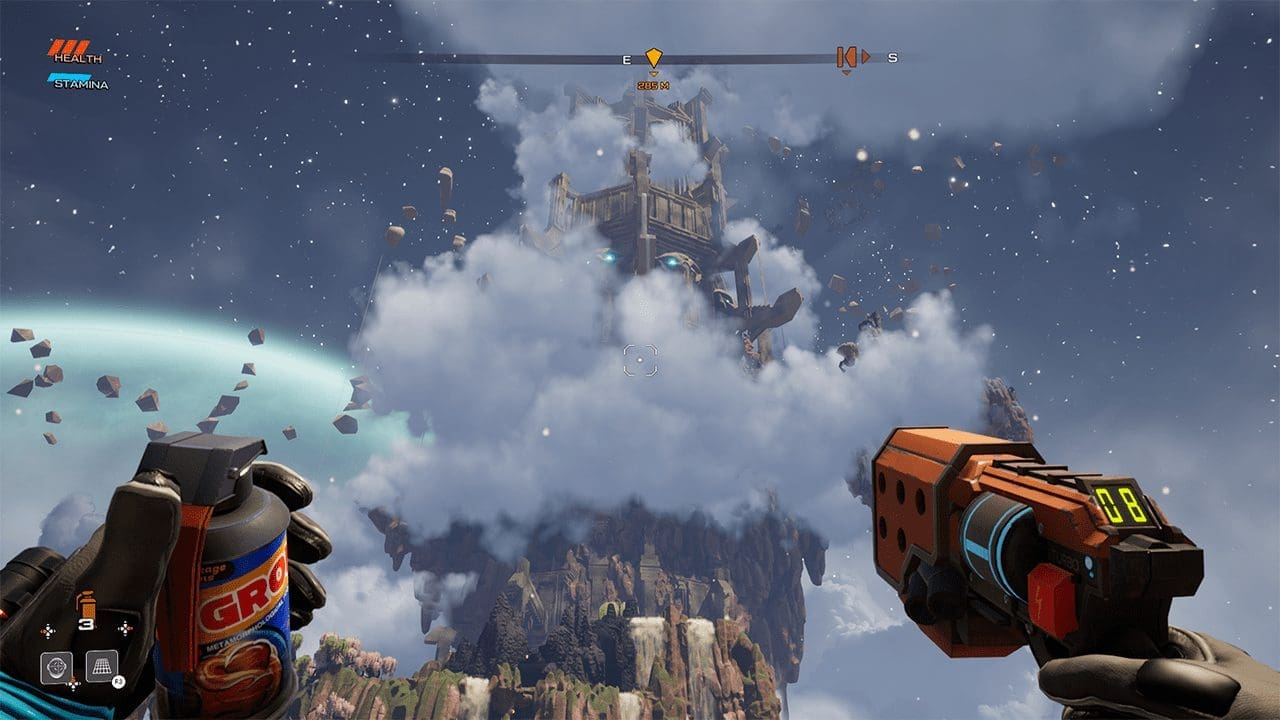The width and height of the screenshot is (1280, 720).
Task: Activate the helmet scanner visor icon
Action: pos(56,667)
